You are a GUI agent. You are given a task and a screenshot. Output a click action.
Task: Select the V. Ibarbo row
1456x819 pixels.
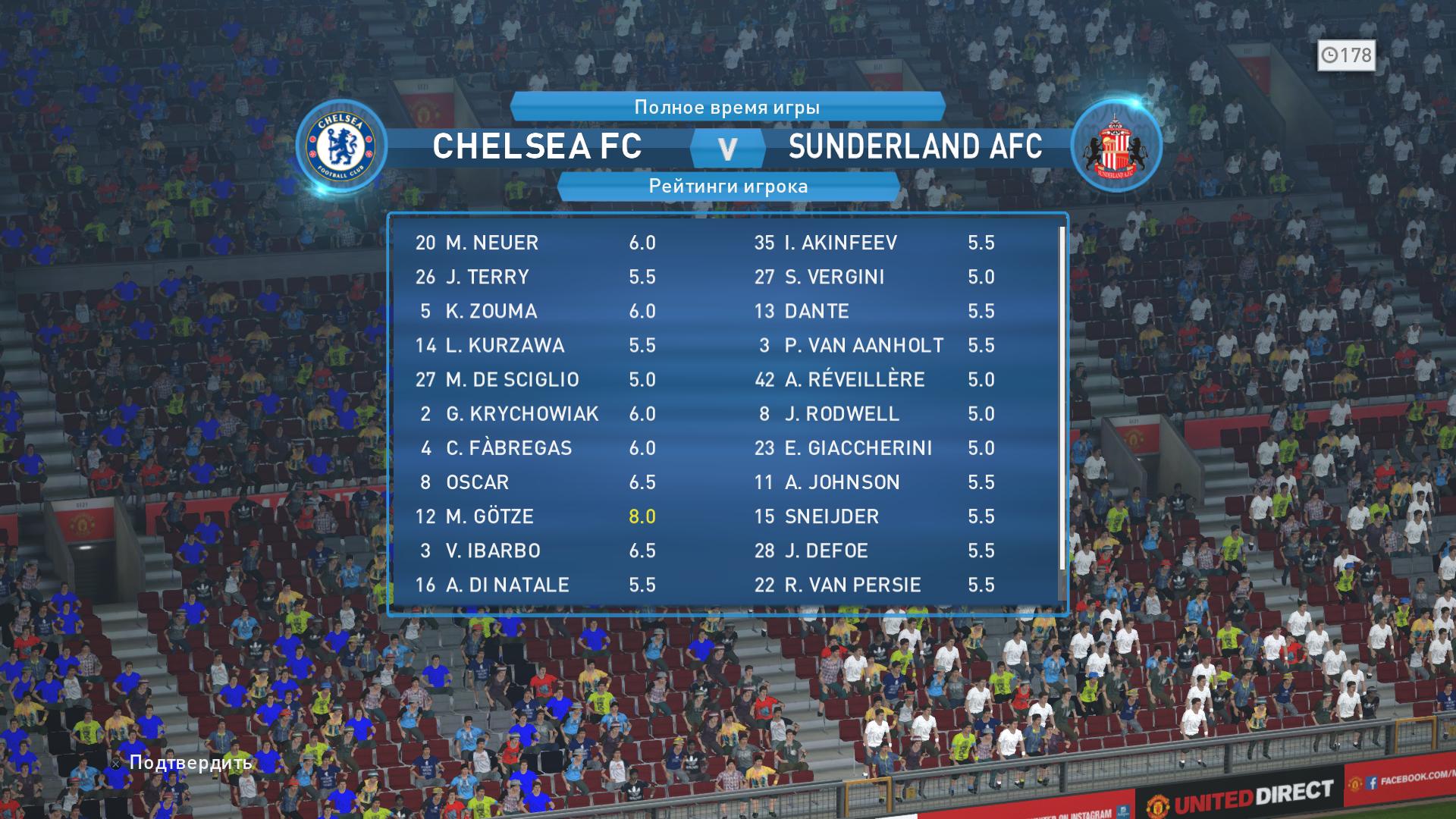click(x=535, y=551)
